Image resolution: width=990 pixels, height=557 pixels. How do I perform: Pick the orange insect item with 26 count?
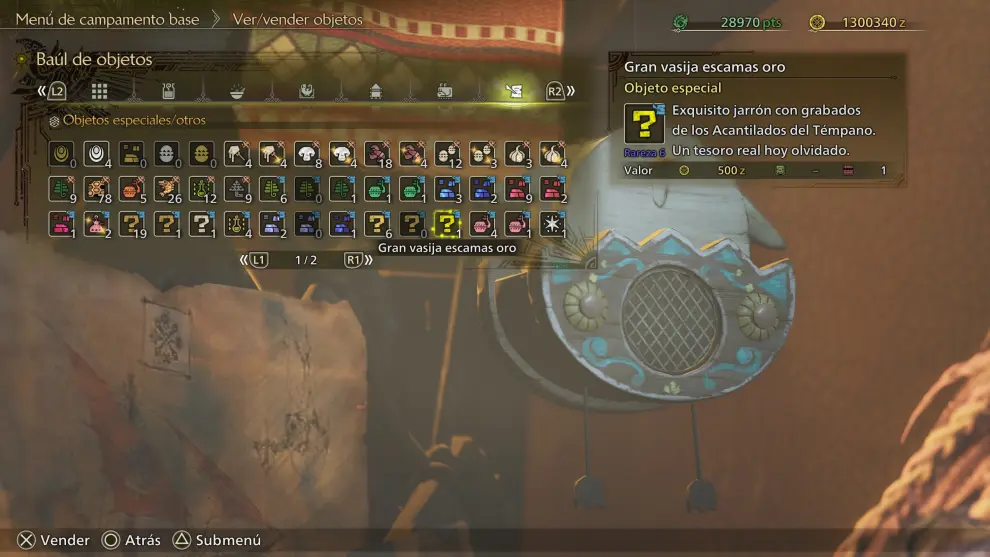(166, 188)
